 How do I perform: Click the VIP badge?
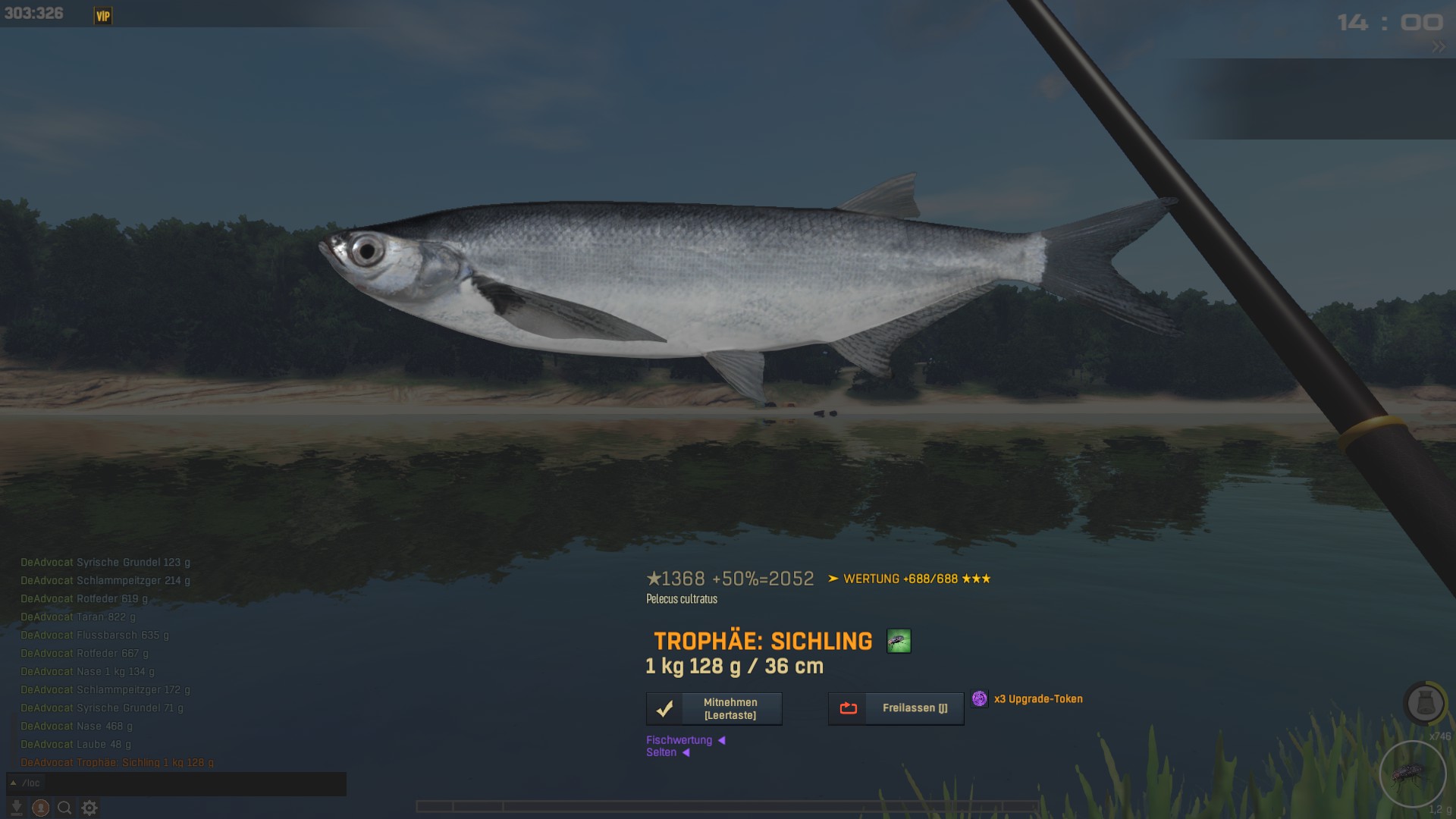(x=103, y=16)
